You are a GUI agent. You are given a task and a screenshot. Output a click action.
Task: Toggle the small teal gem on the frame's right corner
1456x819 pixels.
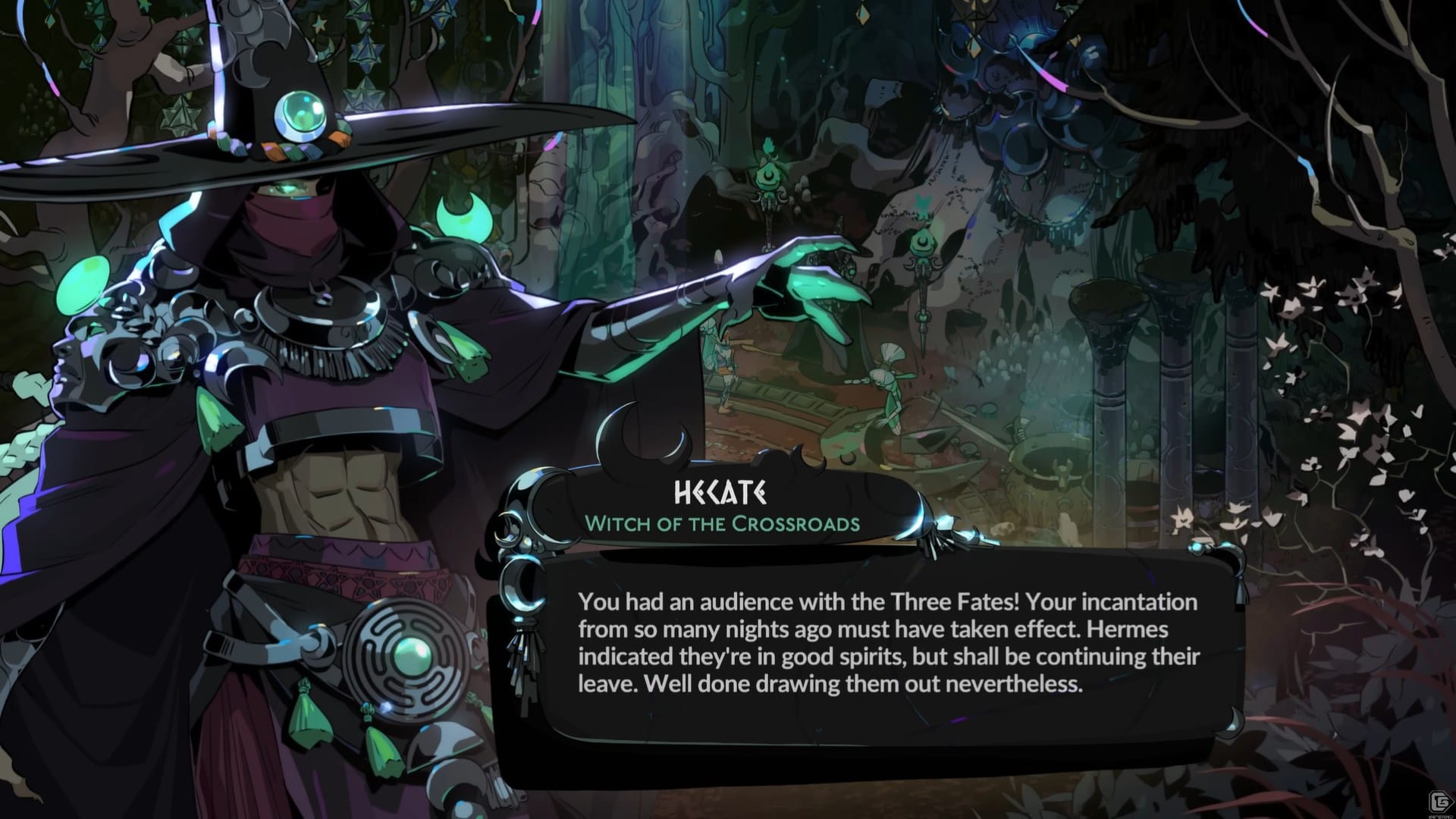click(1196, 546)
